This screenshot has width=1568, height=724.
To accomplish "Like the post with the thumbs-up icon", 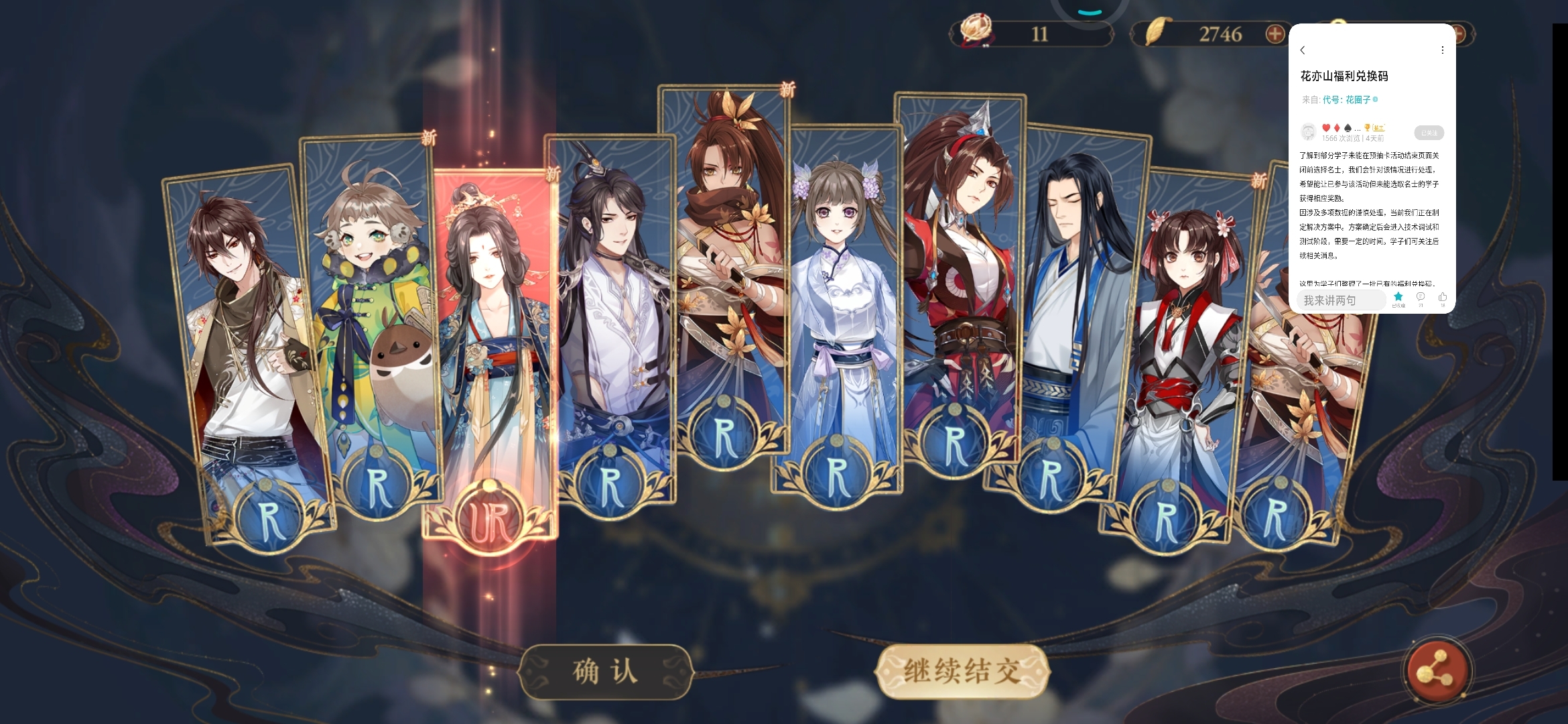I will 1442,297.
